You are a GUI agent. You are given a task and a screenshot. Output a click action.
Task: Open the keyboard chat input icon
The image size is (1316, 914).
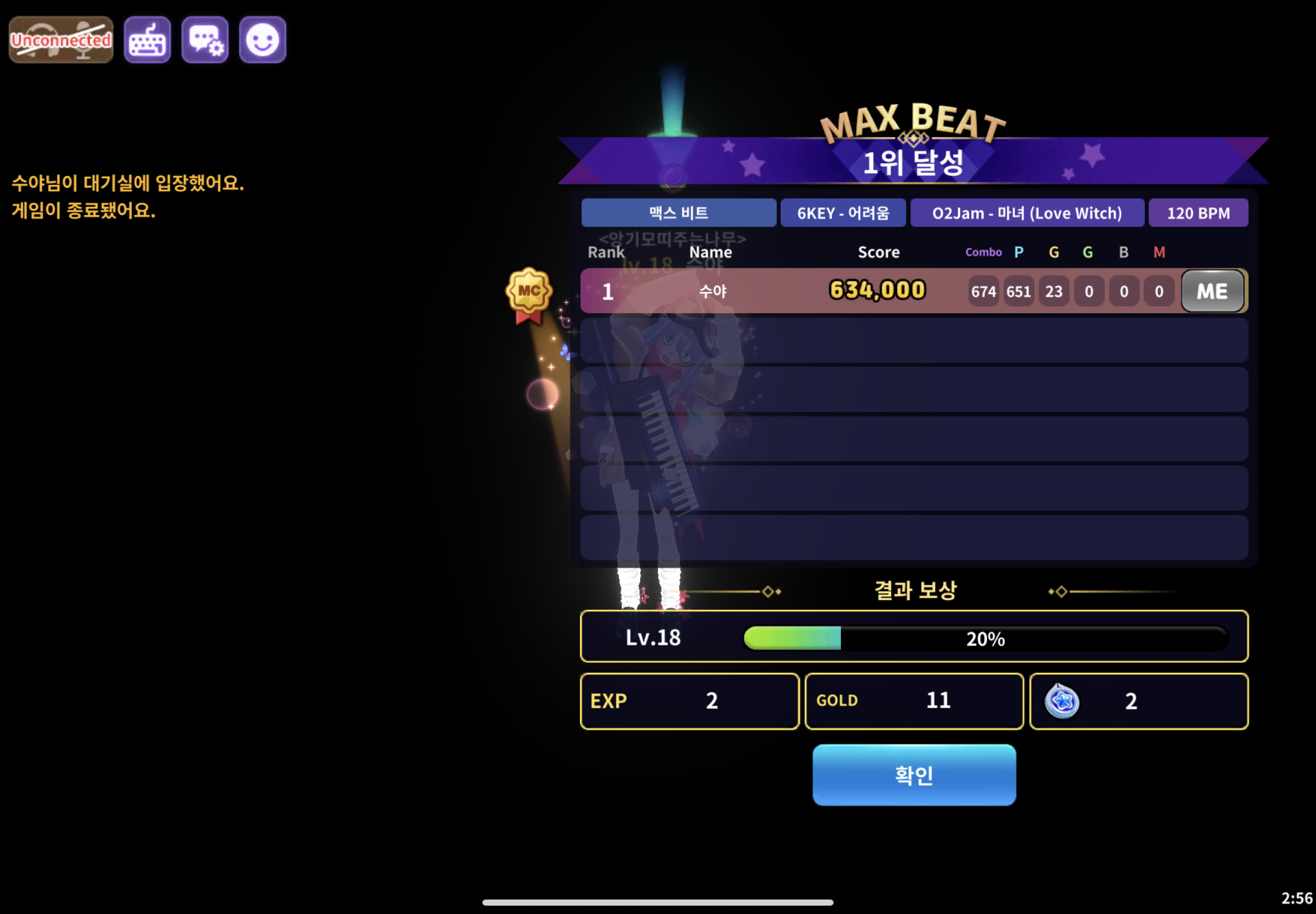147,40
